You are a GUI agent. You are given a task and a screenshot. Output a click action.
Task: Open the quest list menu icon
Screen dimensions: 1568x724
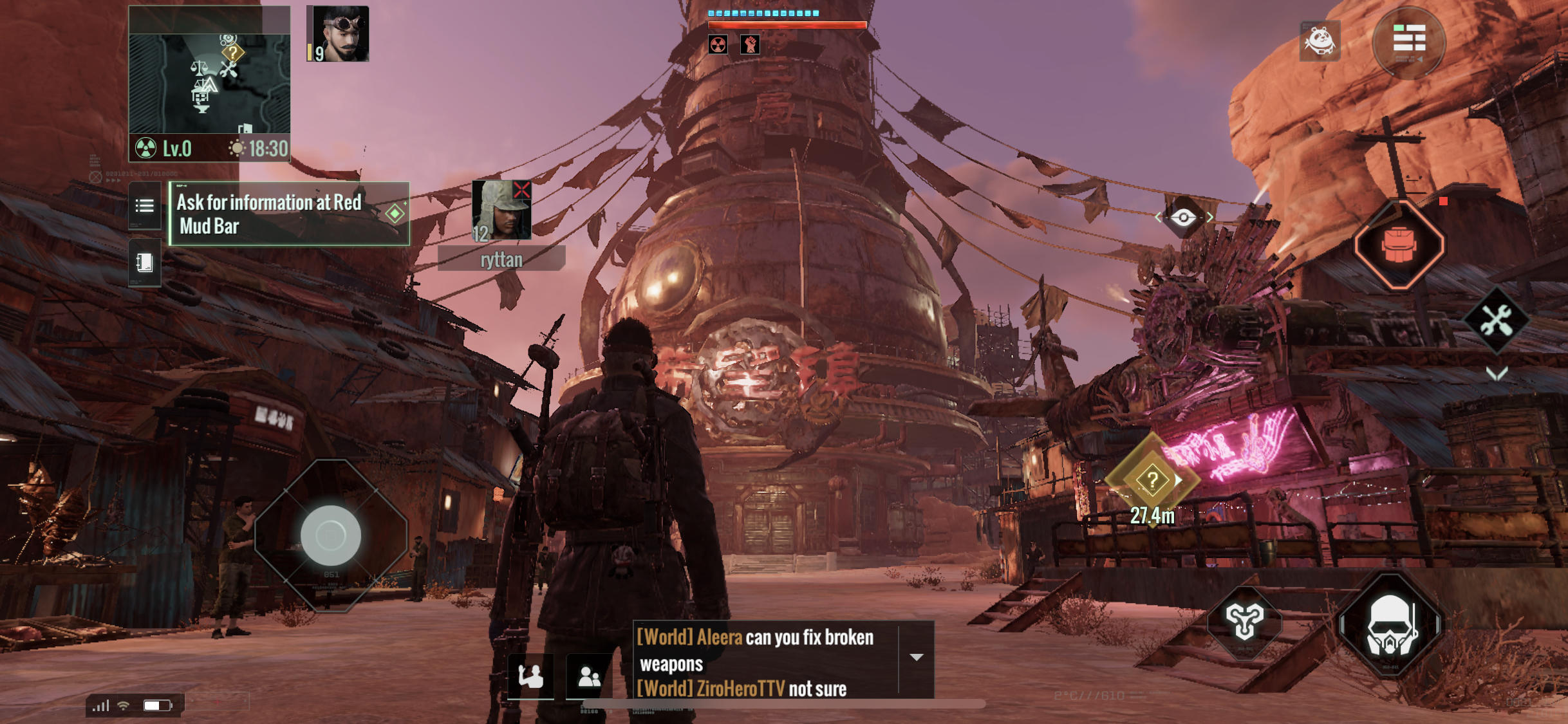pyautogui.click(x=145, y=206)
